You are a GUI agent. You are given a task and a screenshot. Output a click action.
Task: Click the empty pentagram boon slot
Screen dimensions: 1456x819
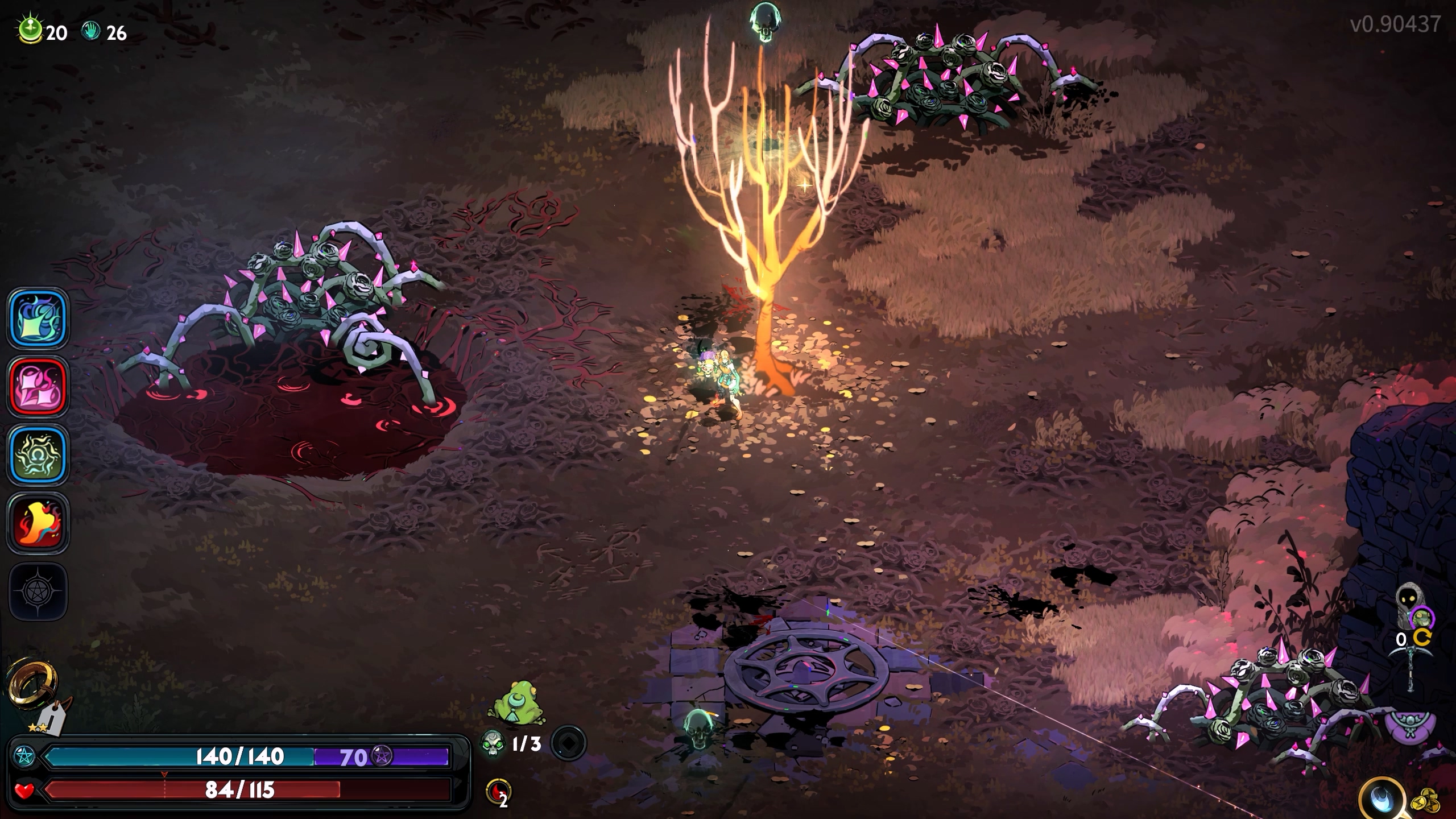tap(38, 591)
